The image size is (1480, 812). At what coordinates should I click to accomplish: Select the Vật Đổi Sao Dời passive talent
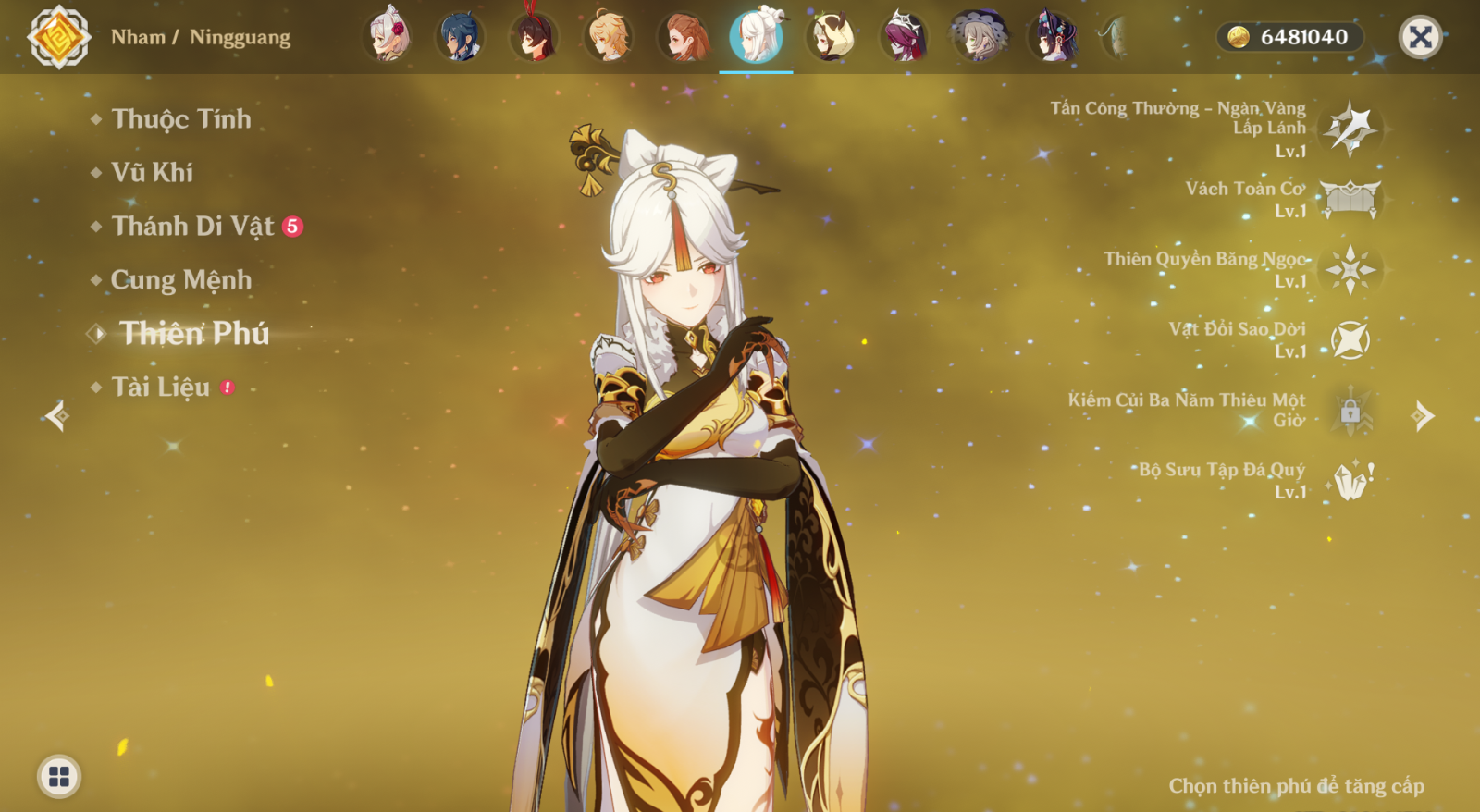pos(1350,339)
